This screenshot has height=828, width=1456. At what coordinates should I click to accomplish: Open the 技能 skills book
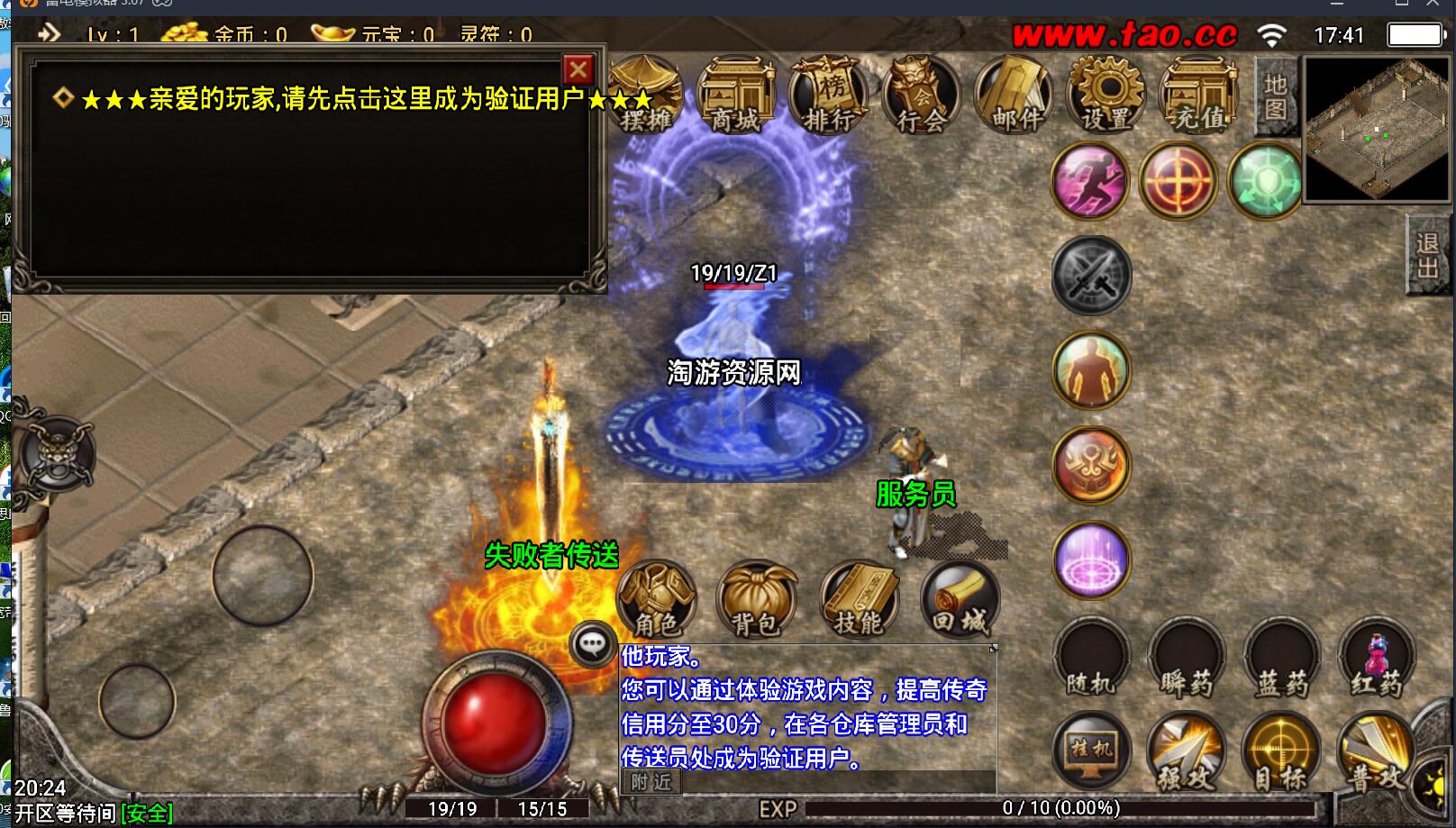coord(860,598)
